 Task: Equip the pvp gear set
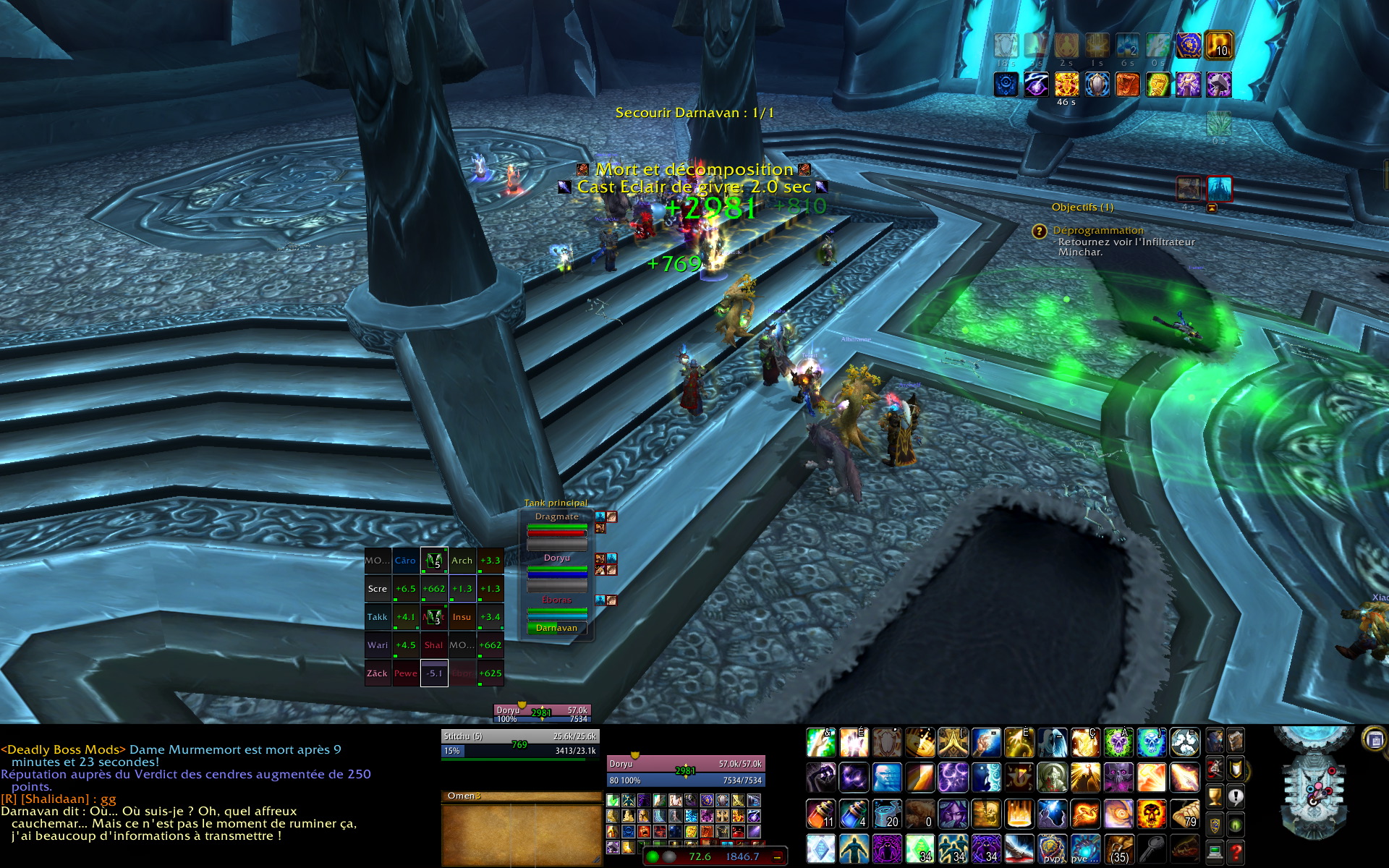(x=1052, y=849)
